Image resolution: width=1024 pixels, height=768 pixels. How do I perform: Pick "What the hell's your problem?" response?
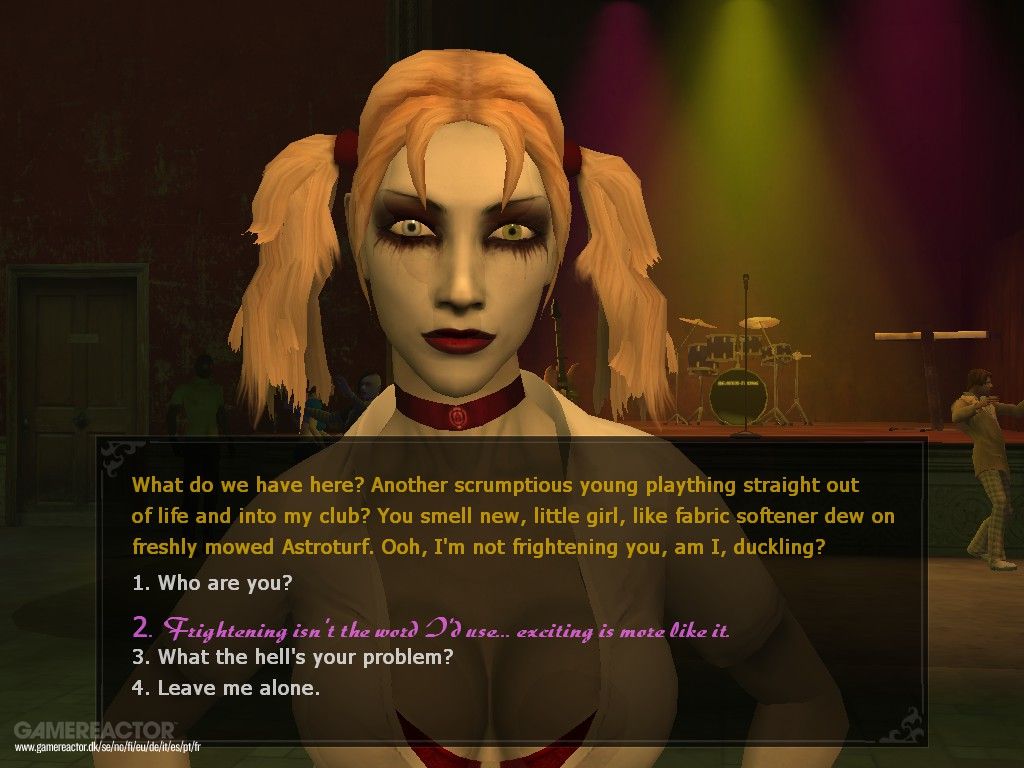(x=293, y=657)
